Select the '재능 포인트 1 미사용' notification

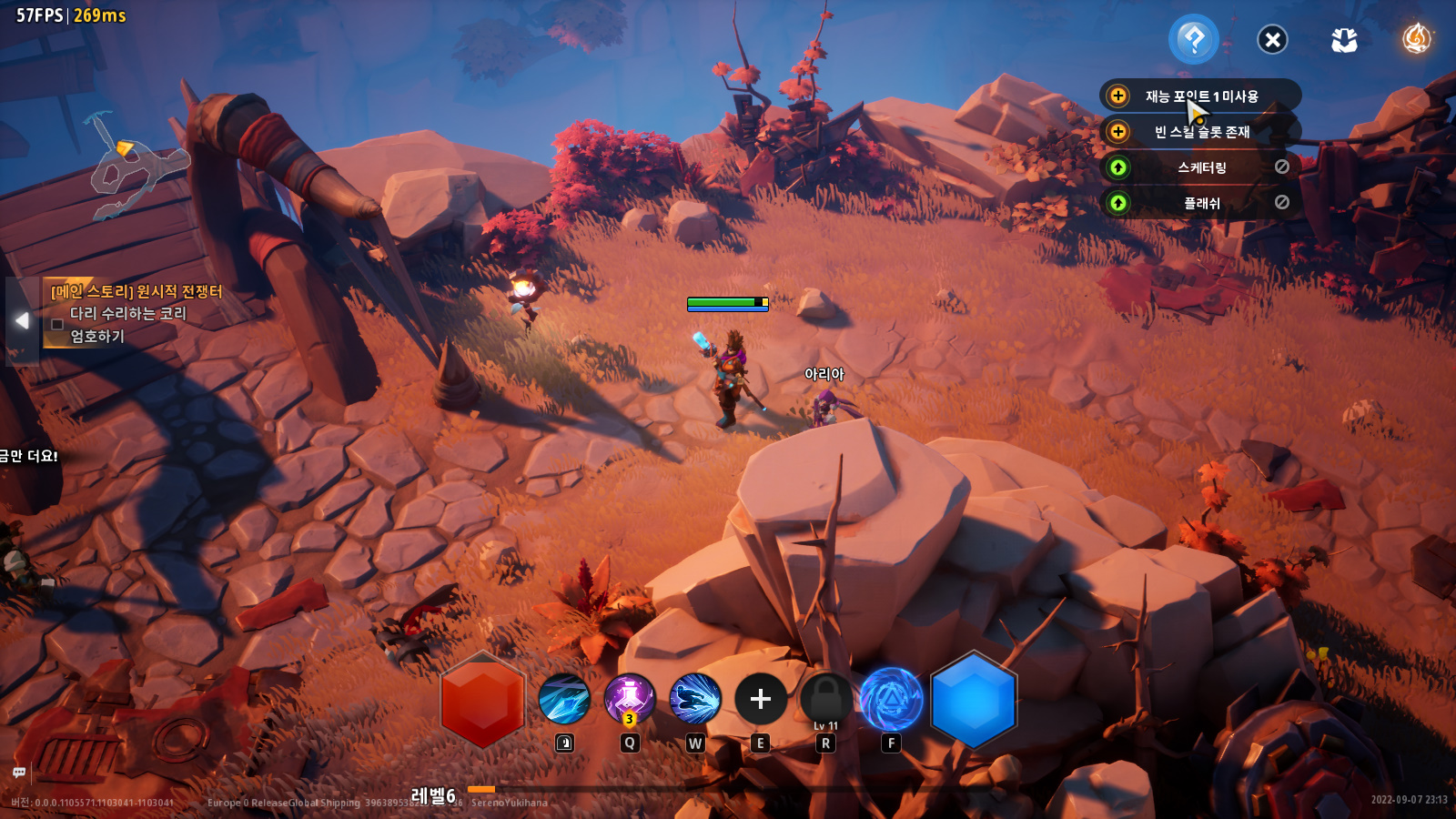1201,96
